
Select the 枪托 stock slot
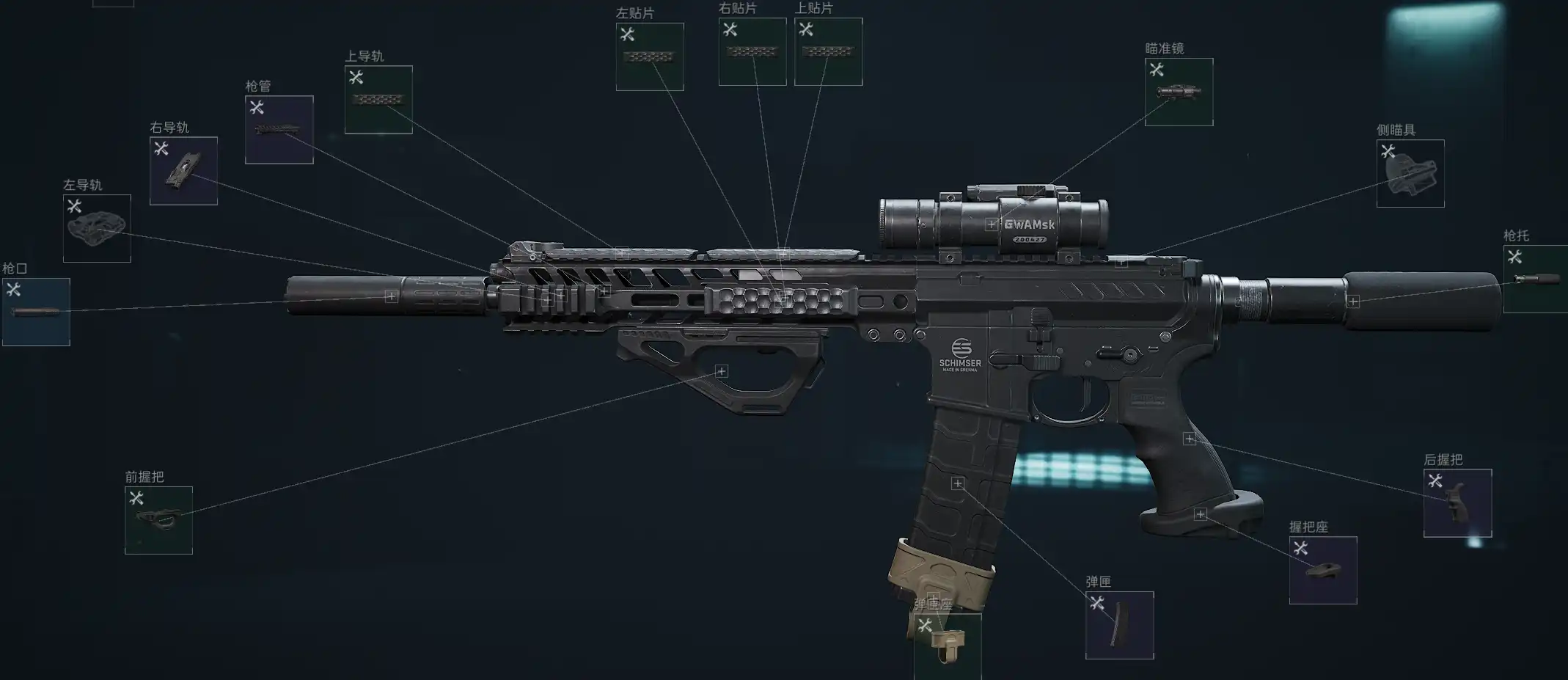tap(1535, 279)
